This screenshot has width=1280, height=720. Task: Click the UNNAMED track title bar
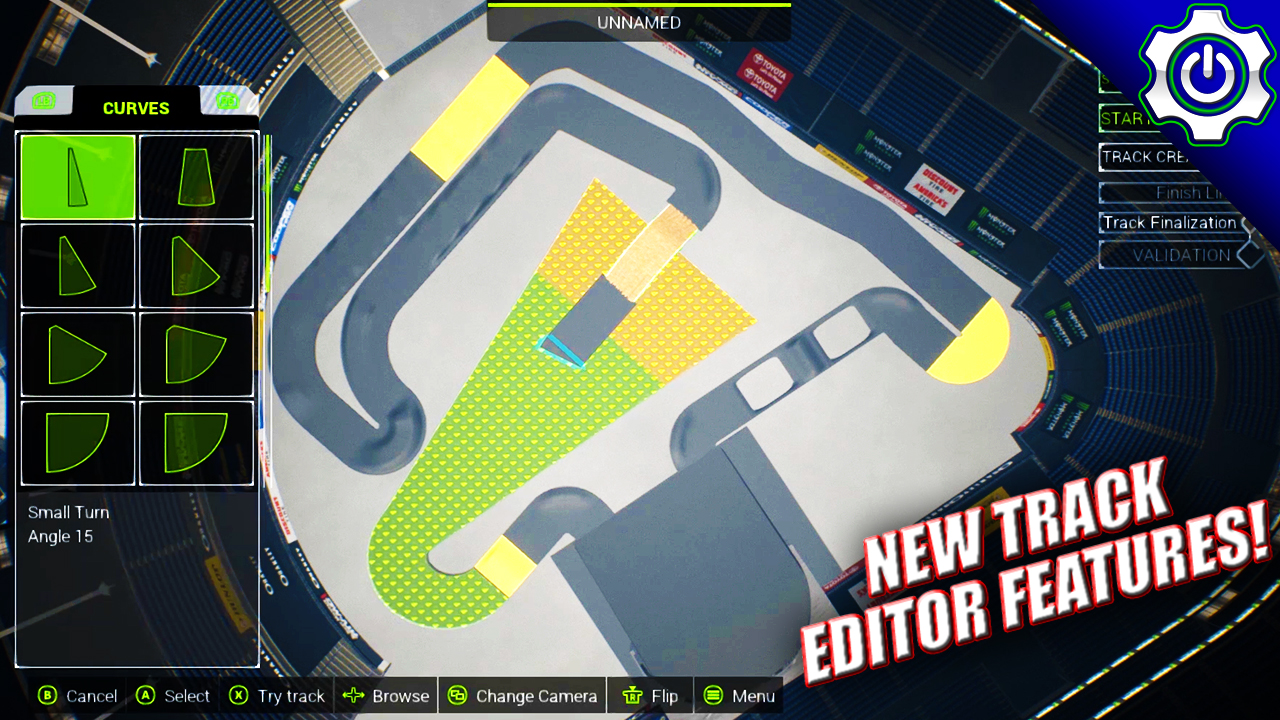click(638, 22)
